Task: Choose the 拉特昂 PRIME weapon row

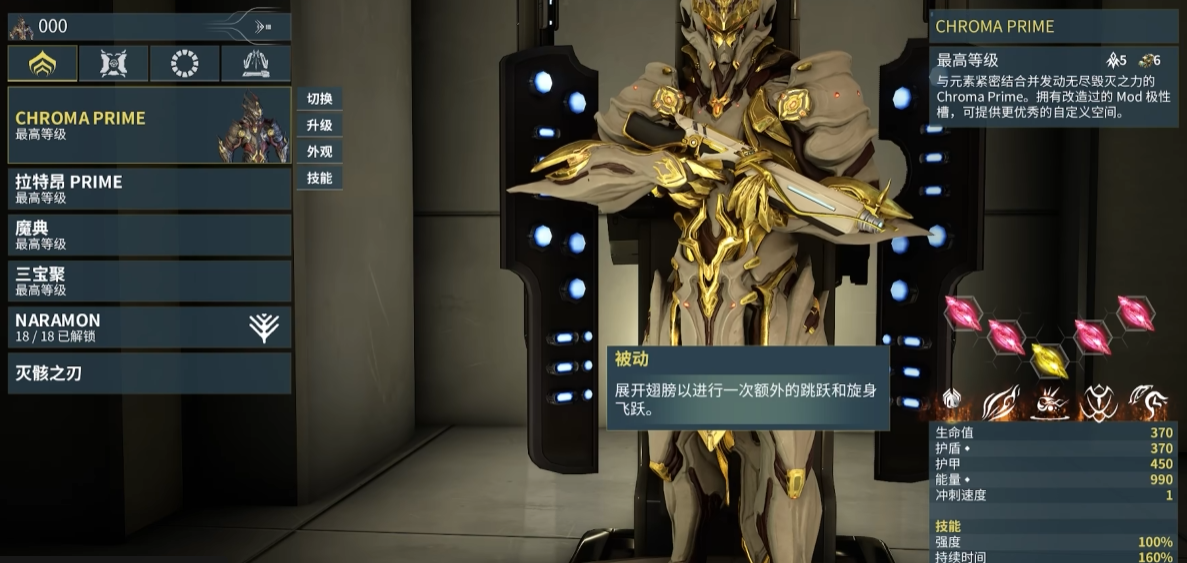Action: tap(150, 188)
